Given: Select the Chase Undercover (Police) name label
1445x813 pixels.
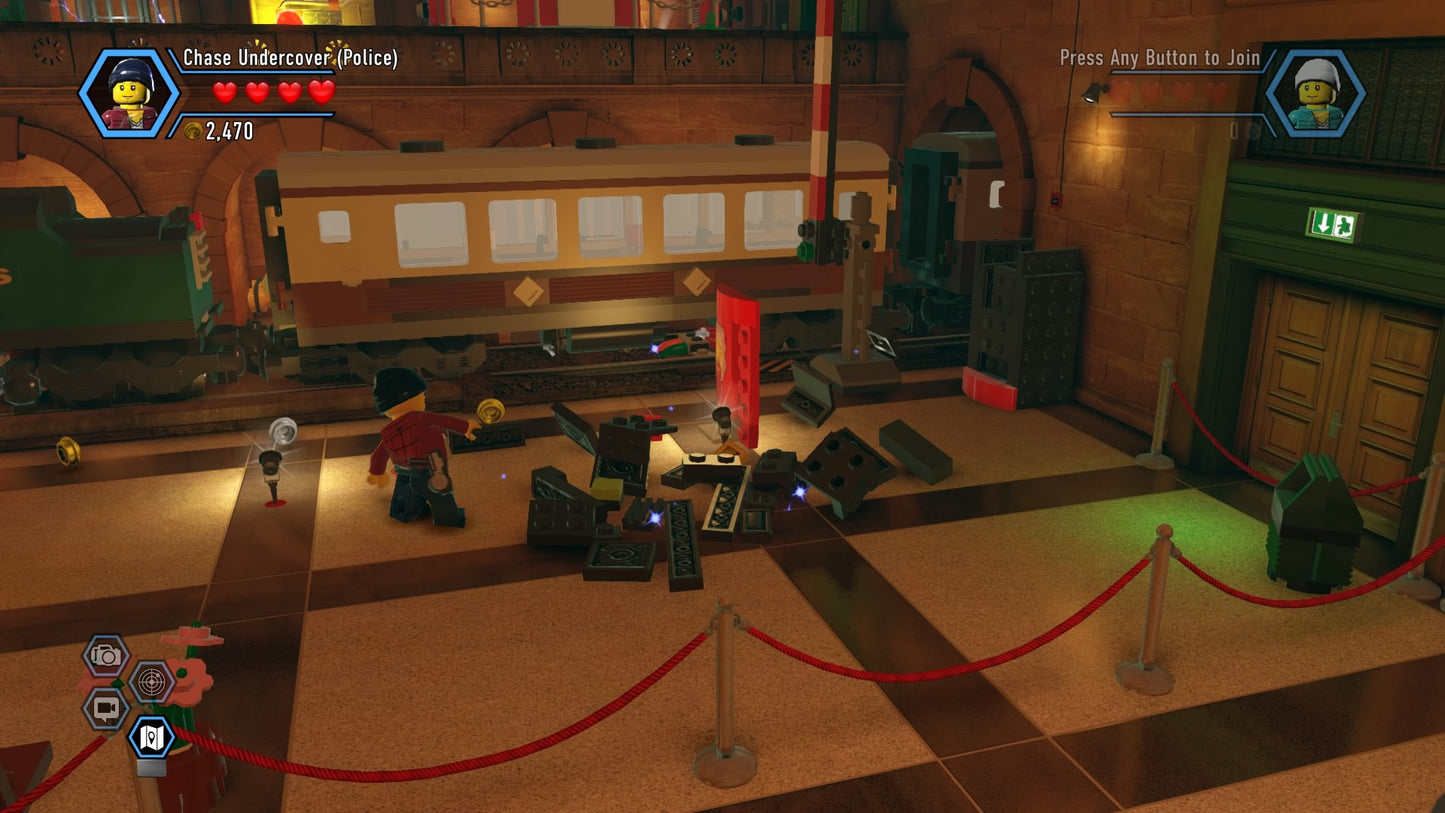Looking at the screenshot, I should click(x=291, y=58).
